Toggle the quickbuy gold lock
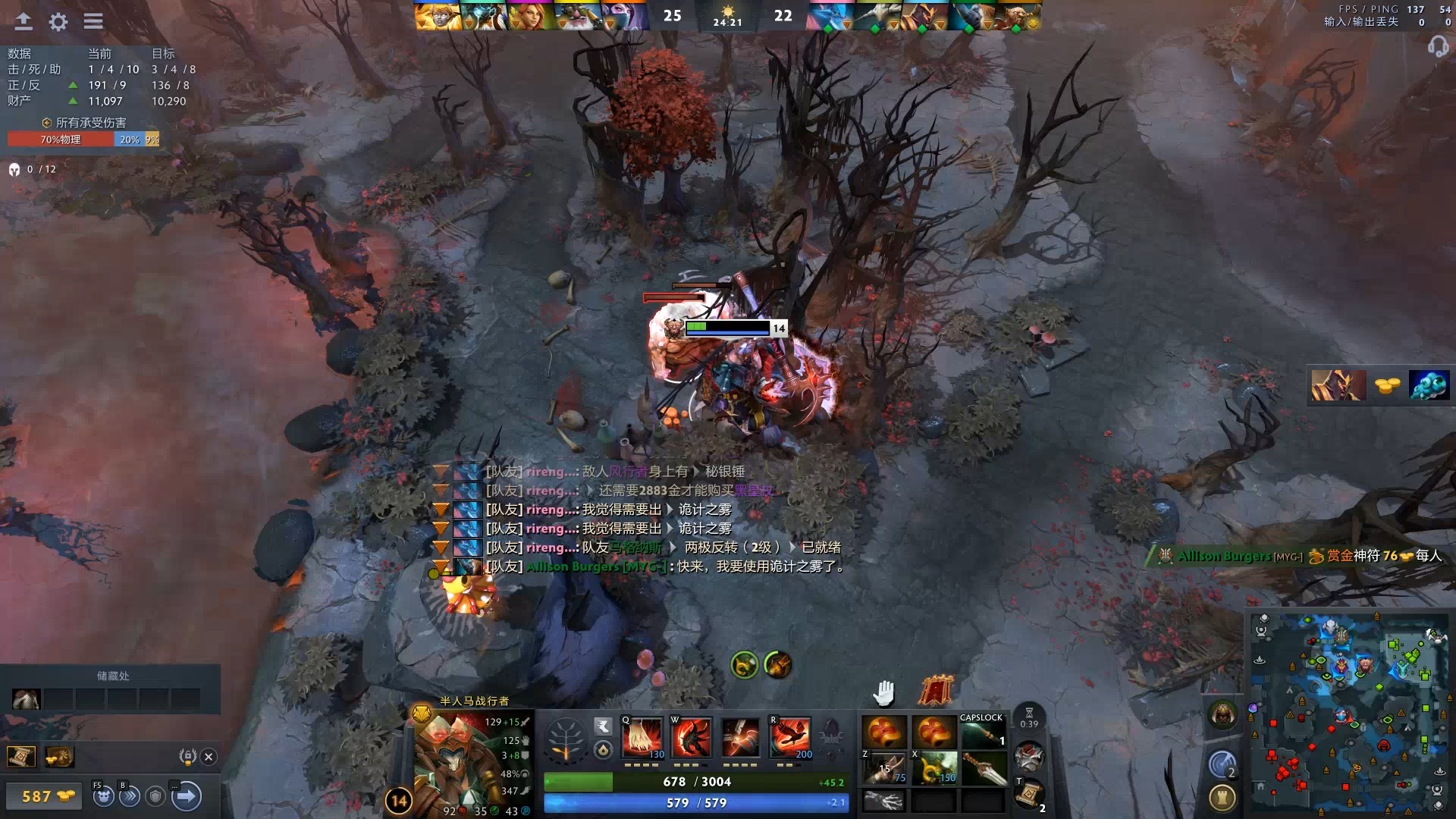This screenshot has width=1456, height=819. 187,756
